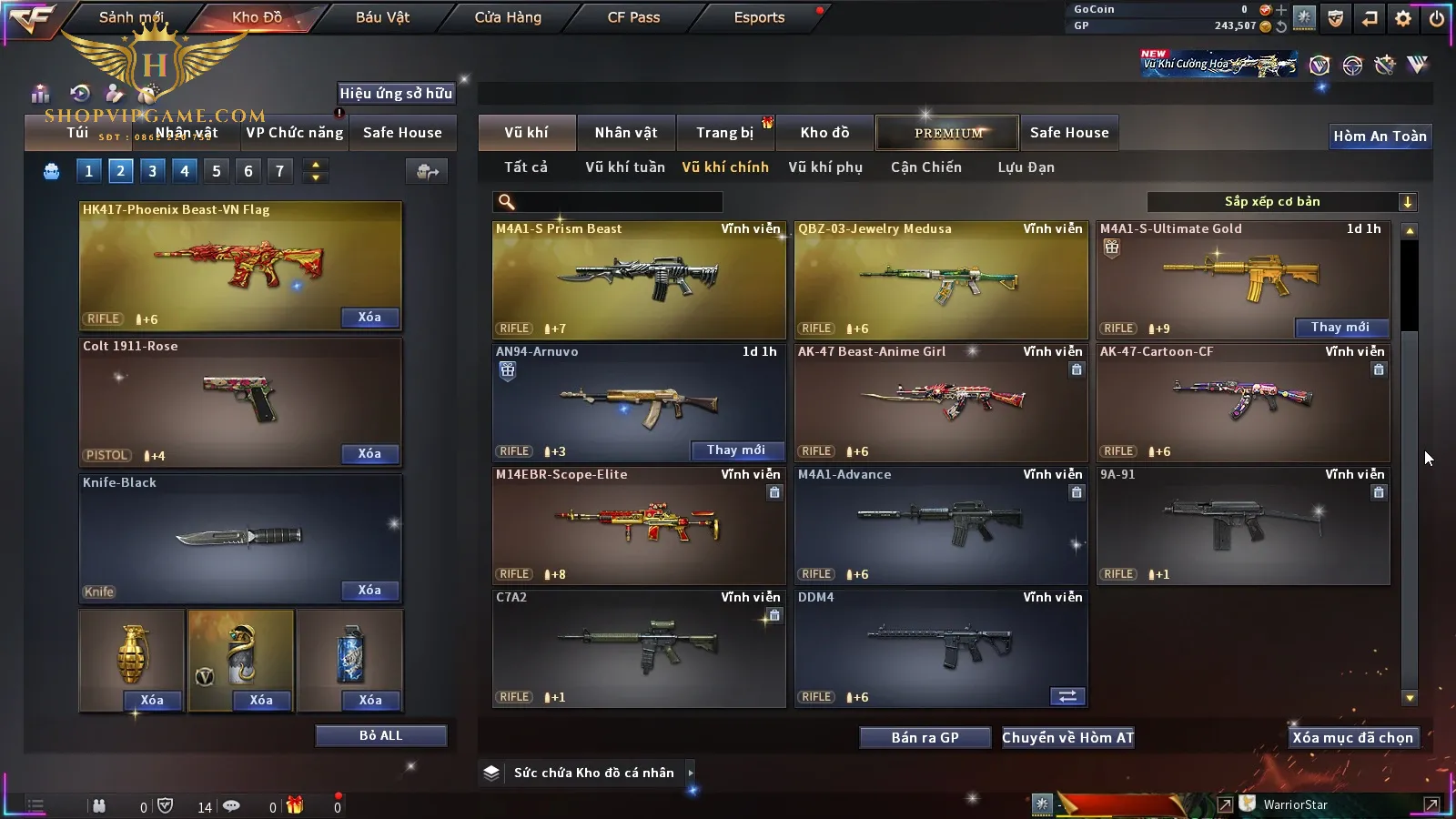
Task: Click Bán ra GP to sell
Action: point(925,738)
